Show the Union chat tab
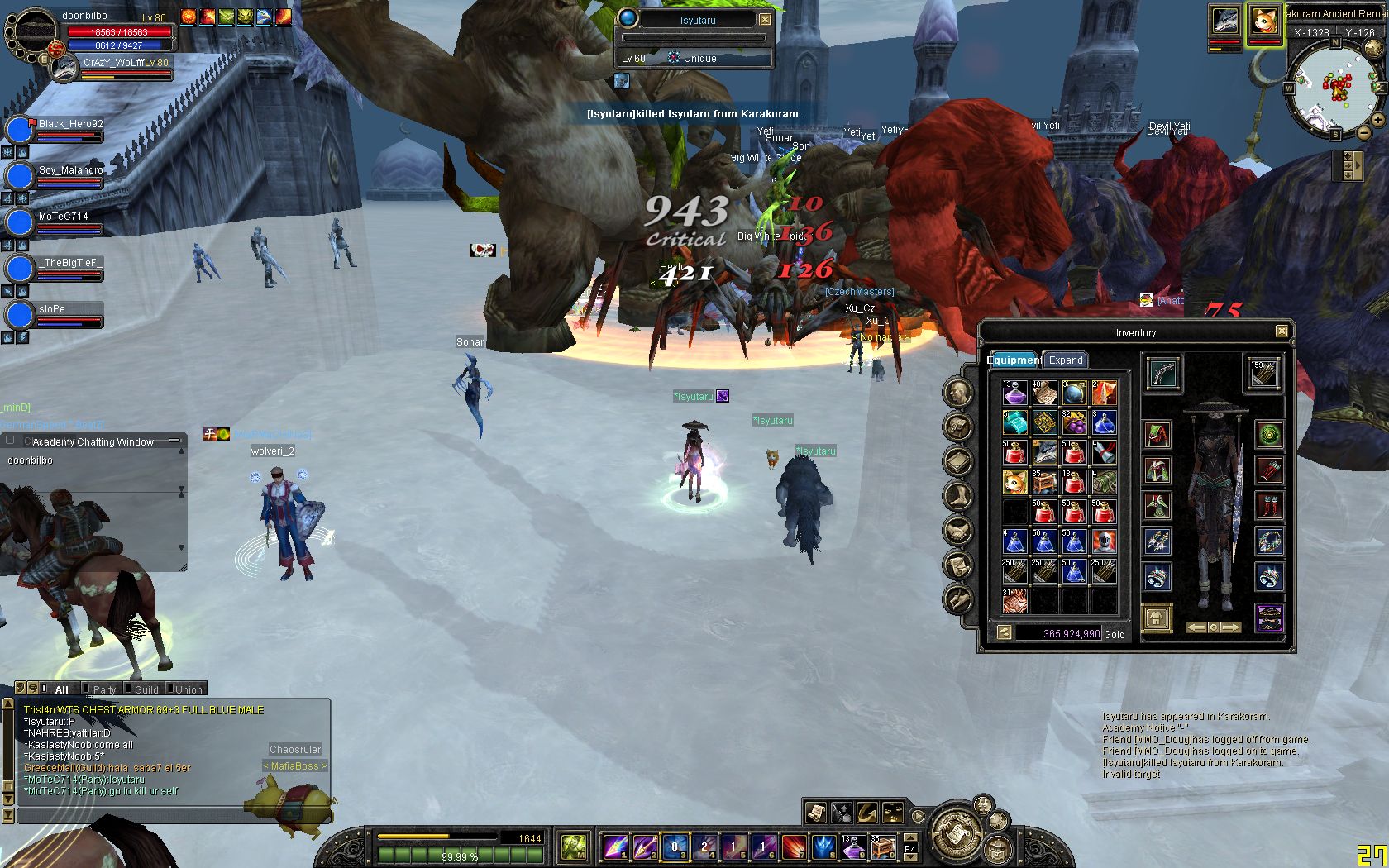This screenshot has width=1389, height=868. tap(188, 689)
